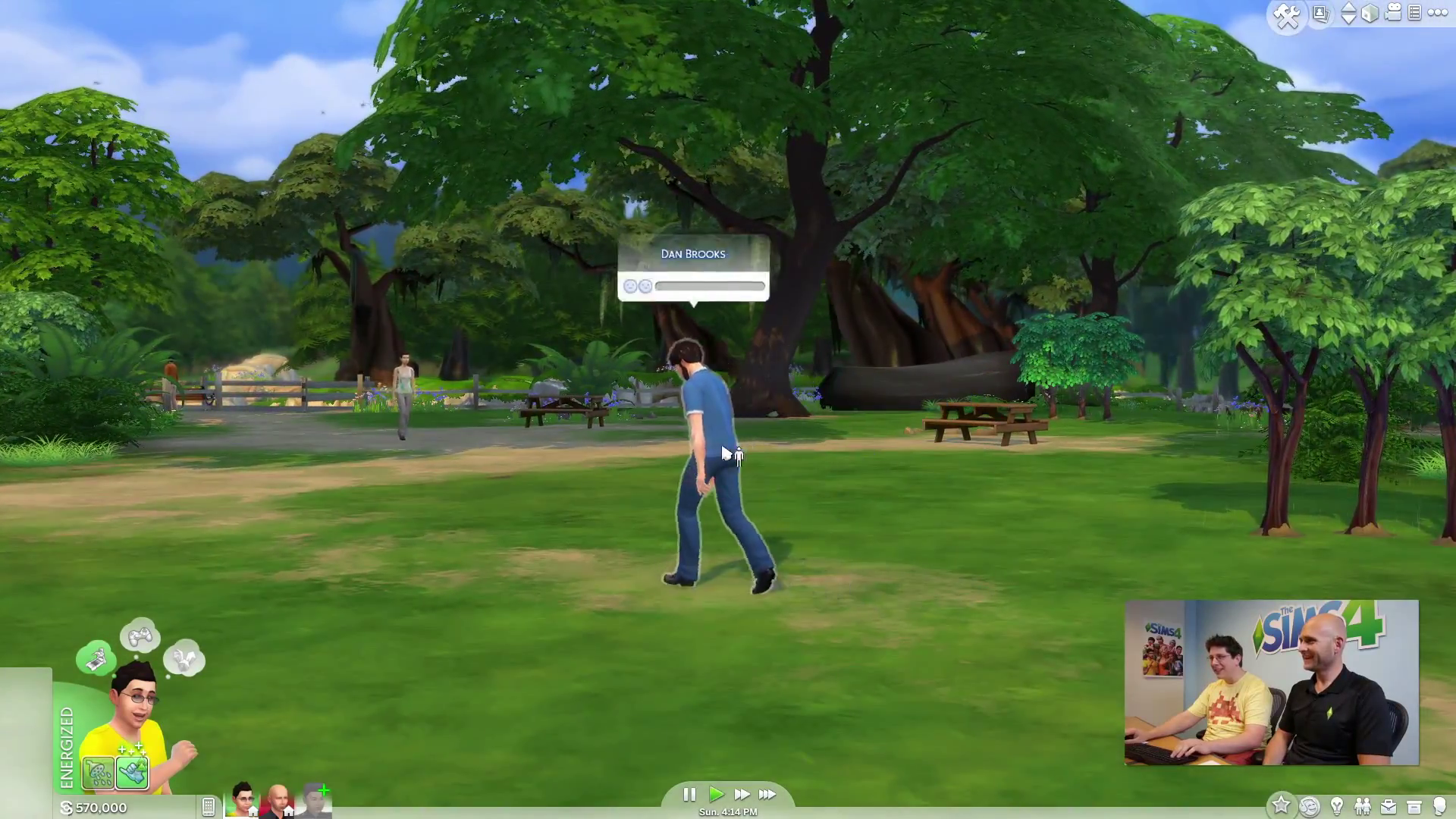This screenshot has width=1456, height=819.
Task: Open the Aspirations star panel
Action: [1281, 805]
